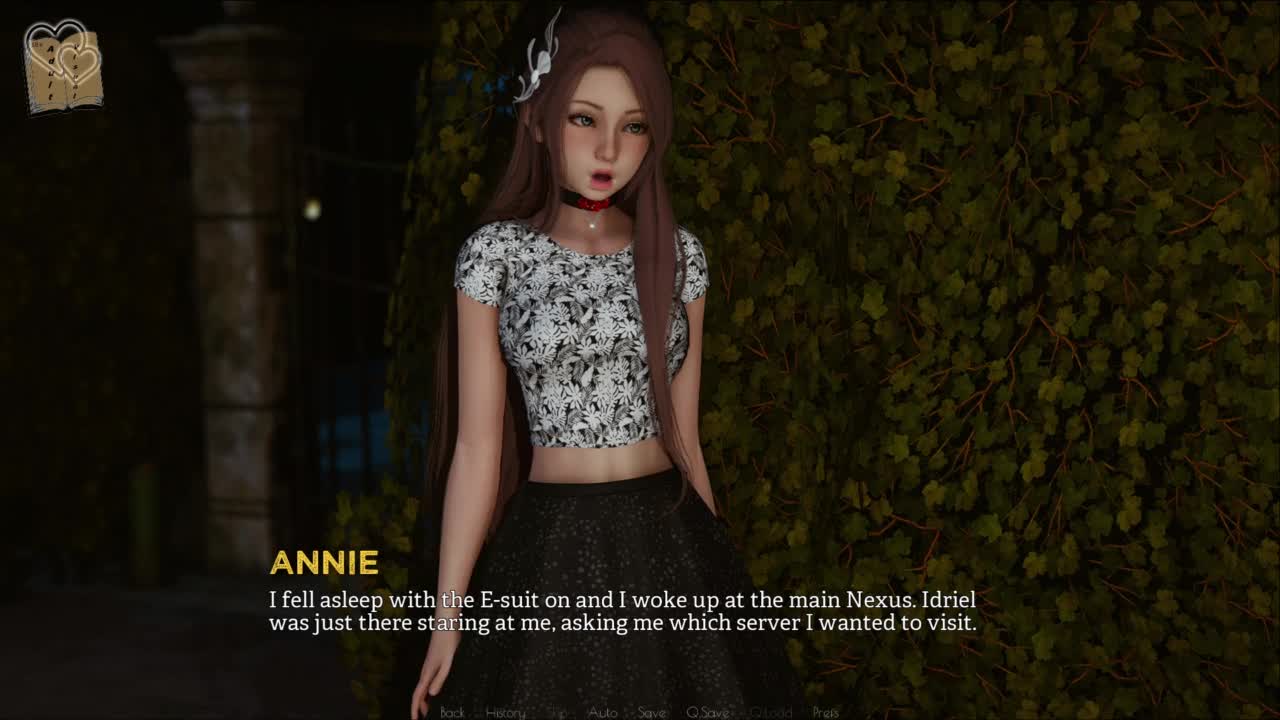Screen dimensions: 1280x720
Task: Turn on Auto advance mode
Action: point(603,712)
